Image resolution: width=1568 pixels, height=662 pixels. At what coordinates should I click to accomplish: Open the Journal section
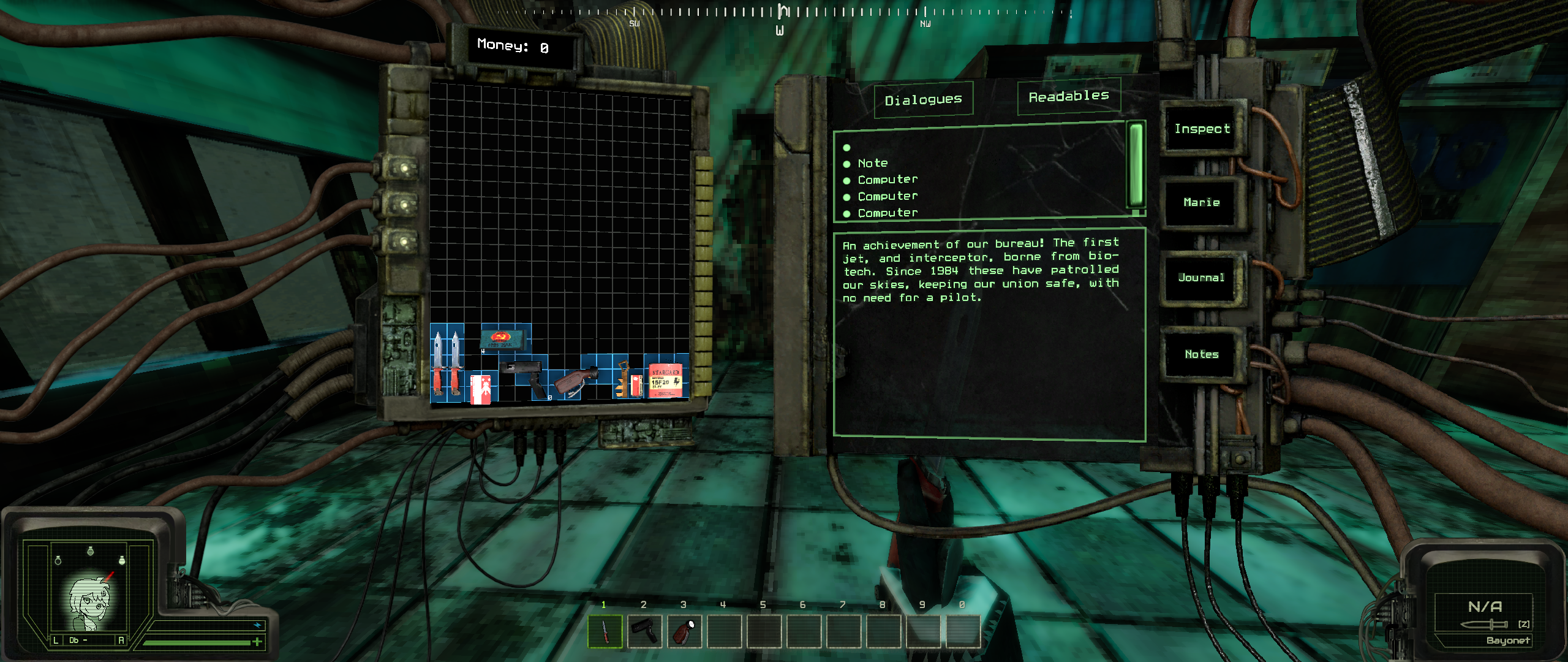[1201, 278]
